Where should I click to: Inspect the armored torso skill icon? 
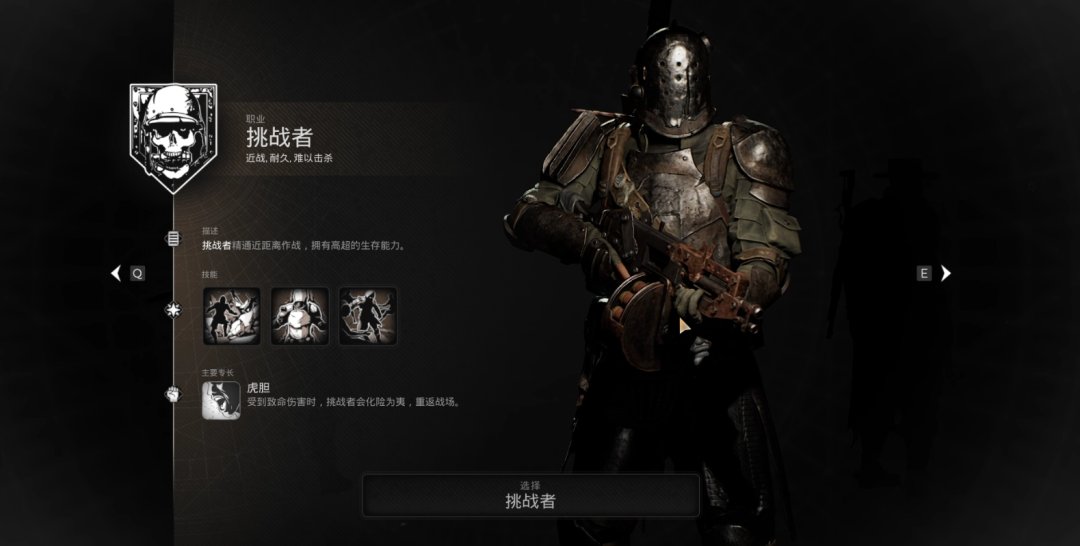point(300,316)
